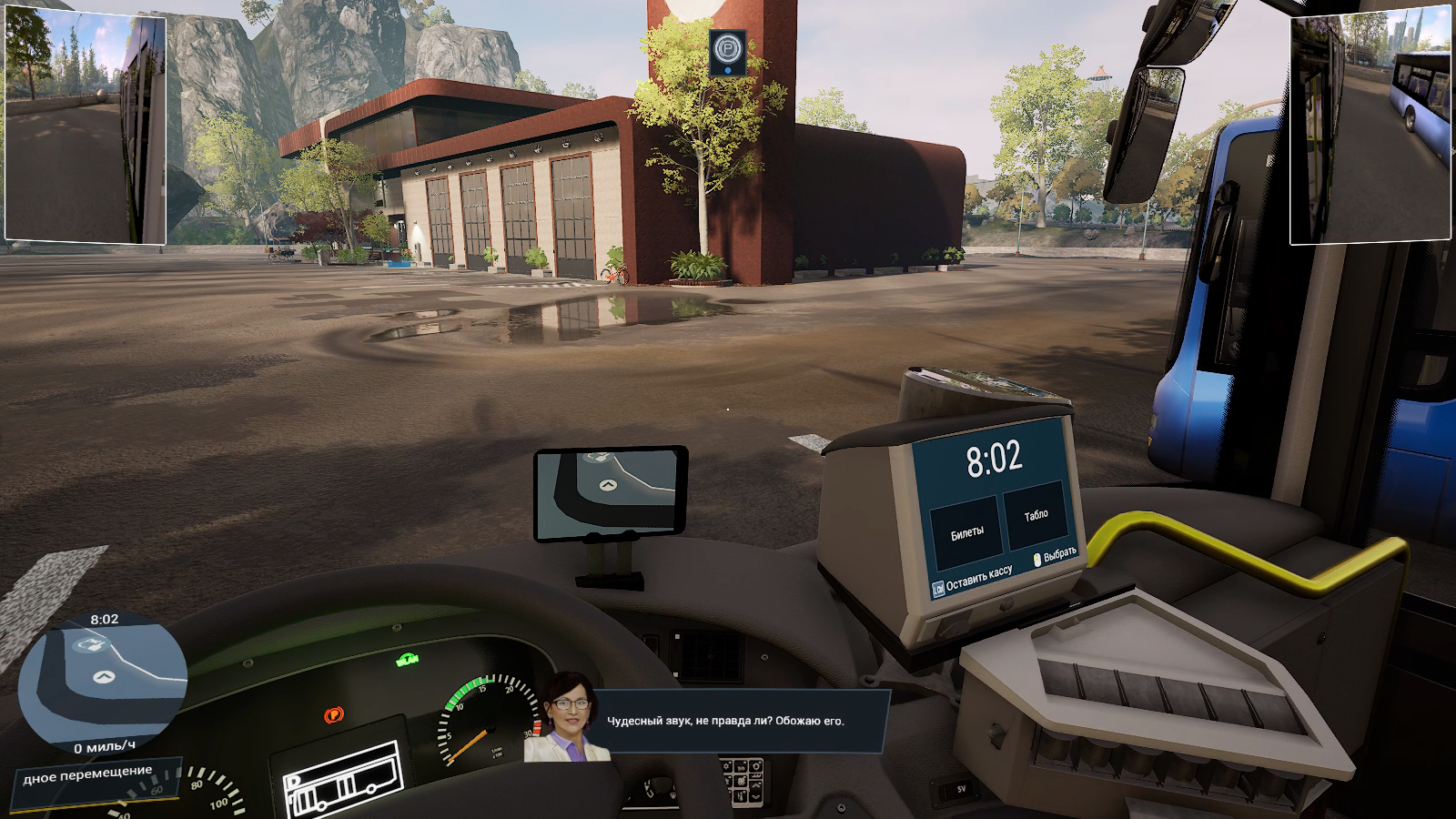
Task: Click the left mirror view
Action: [x=86, y=129]
